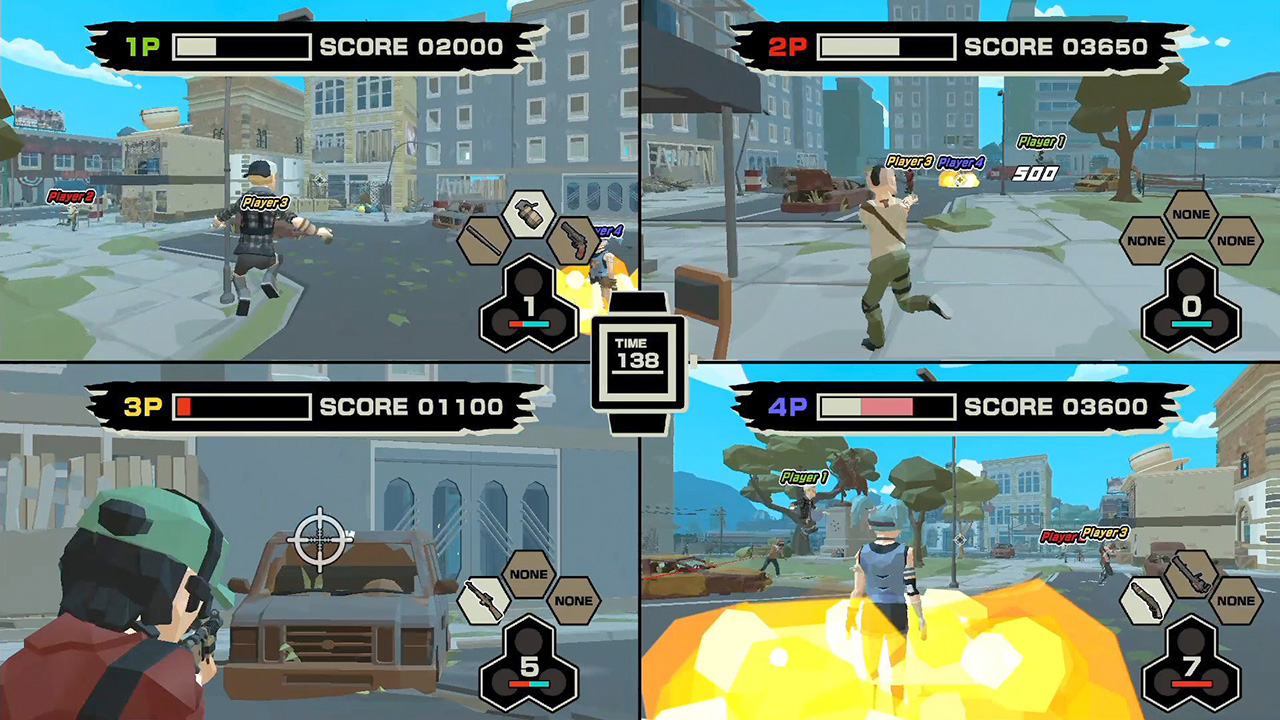Toggle Player 3's lower NONE weapon slot
Image resolution: width=1280 pixels, height=720 pixels.
pos(574,600)
